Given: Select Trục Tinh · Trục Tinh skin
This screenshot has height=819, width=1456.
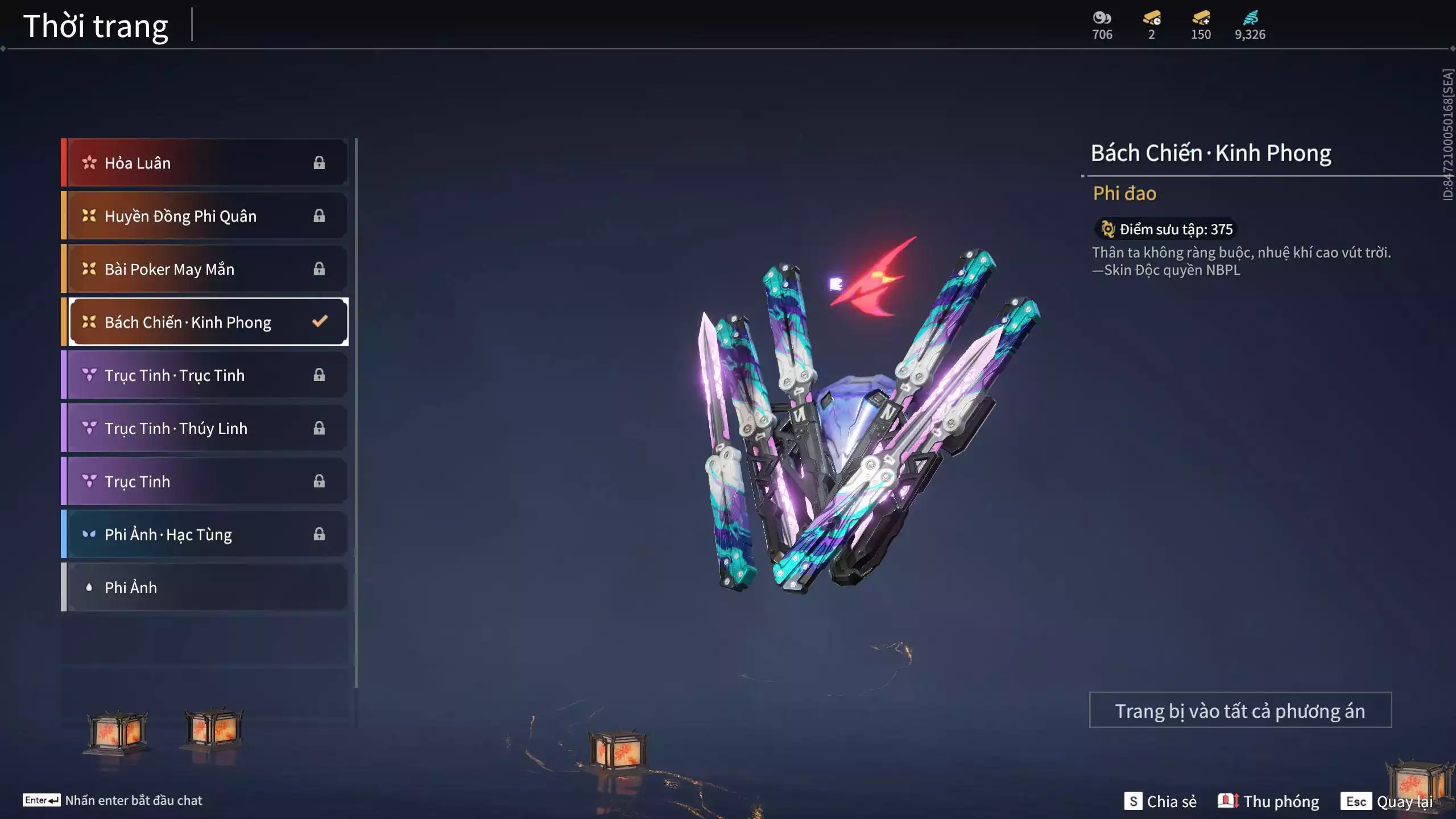Looking at the screenshot, I should [x=205, y=375].
